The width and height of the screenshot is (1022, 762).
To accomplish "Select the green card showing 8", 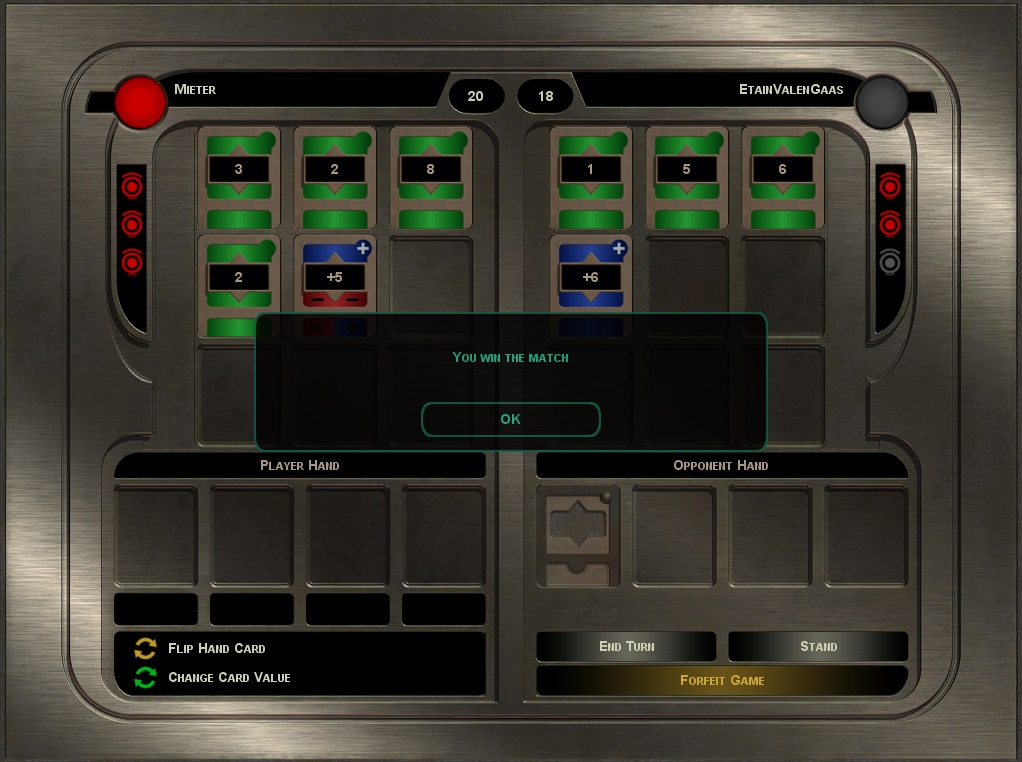I will 430,177.
